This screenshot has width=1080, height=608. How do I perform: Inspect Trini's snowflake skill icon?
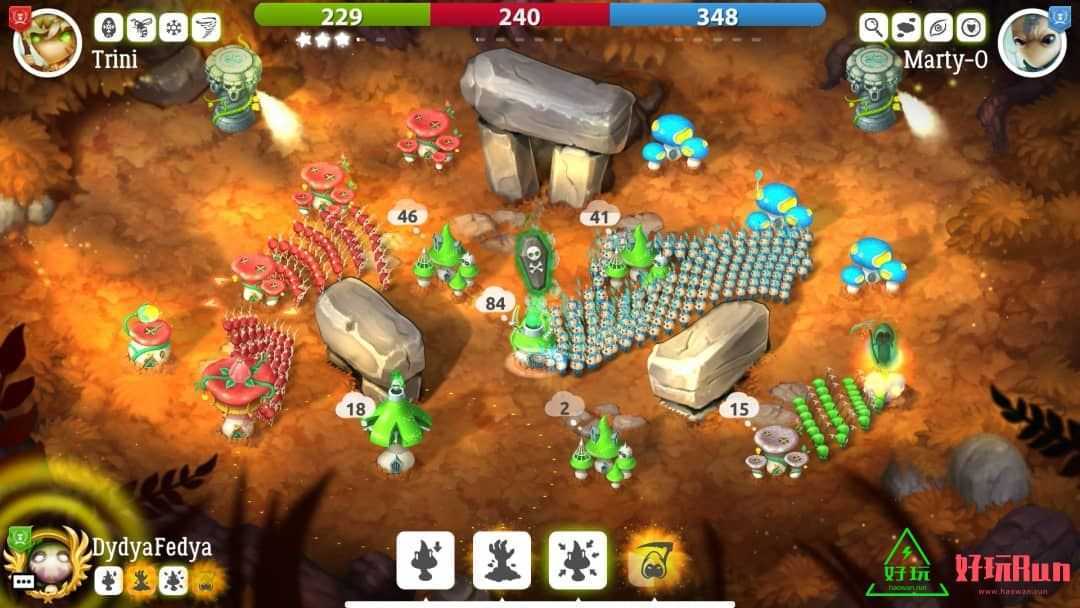(173, 27)
